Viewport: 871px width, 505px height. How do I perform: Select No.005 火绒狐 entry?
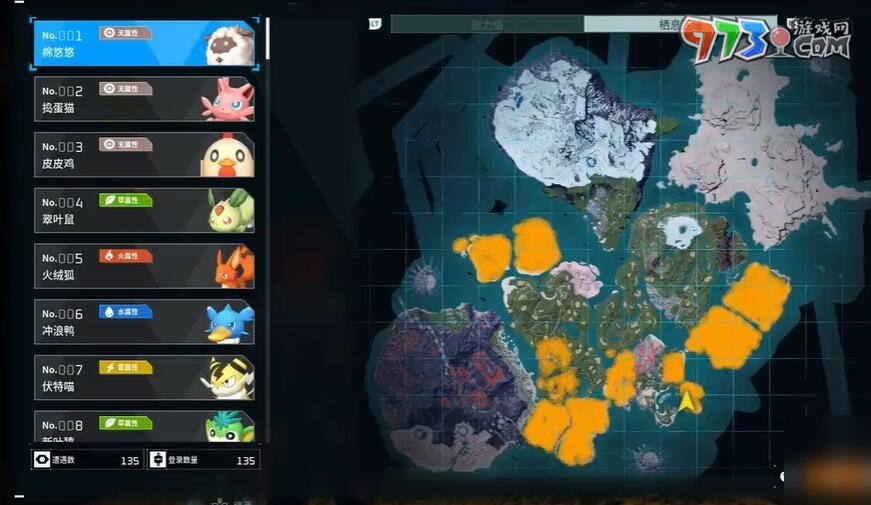tap(145, 266)
